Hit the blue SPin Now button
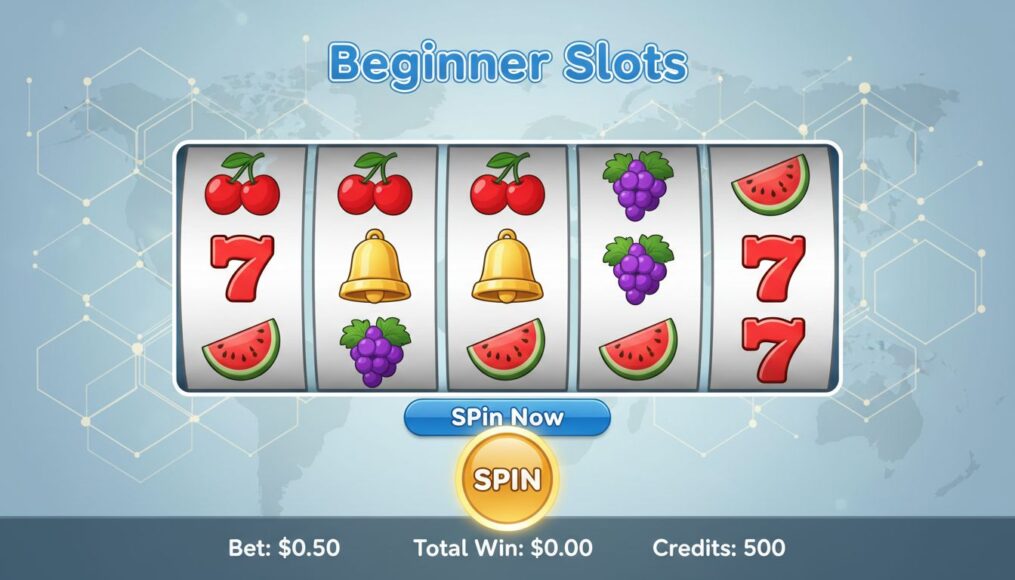Viewport: 1015px width, 580px height. 507,417
